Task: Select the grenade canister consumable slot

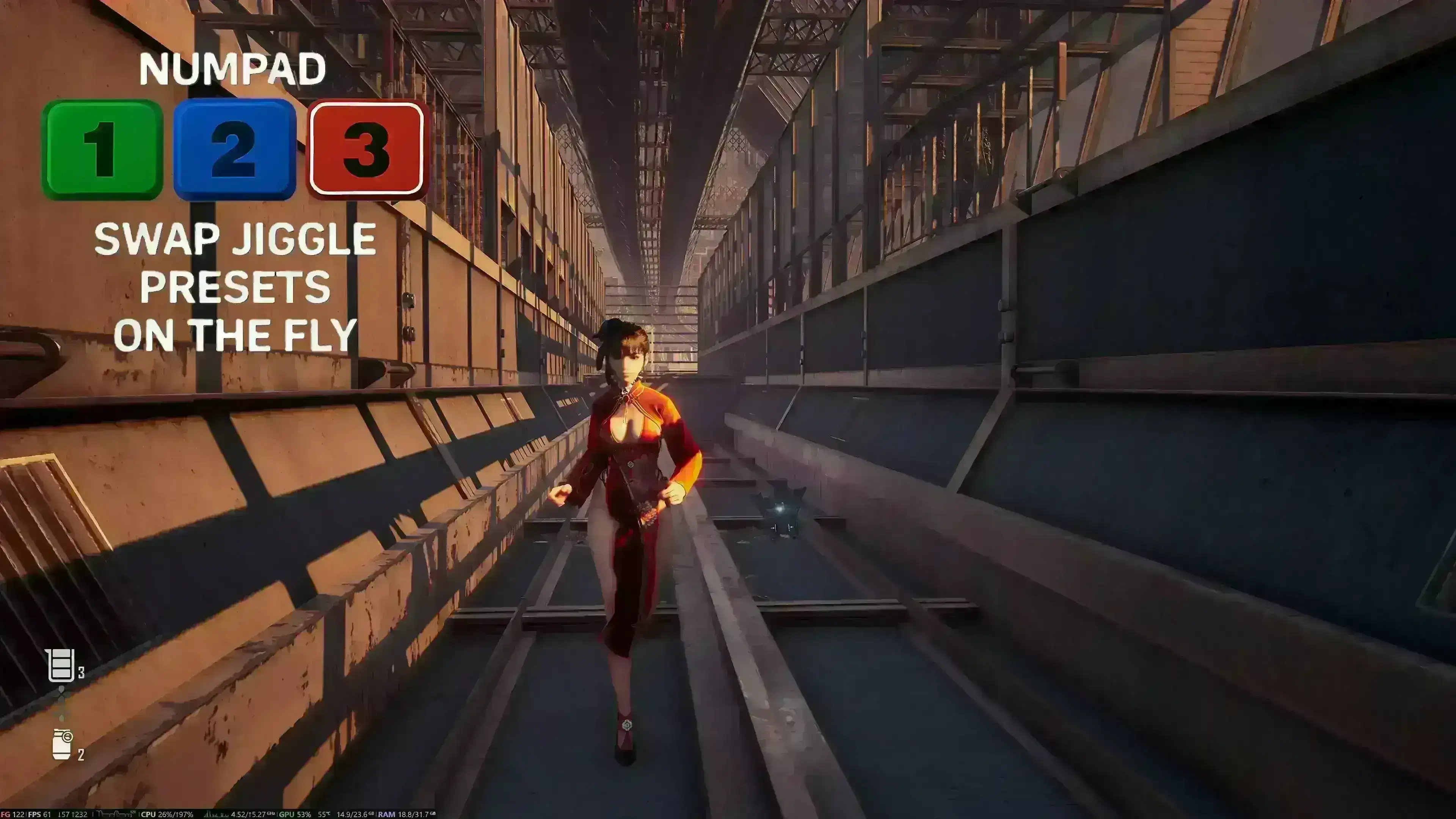Action: tap(62, 744)
